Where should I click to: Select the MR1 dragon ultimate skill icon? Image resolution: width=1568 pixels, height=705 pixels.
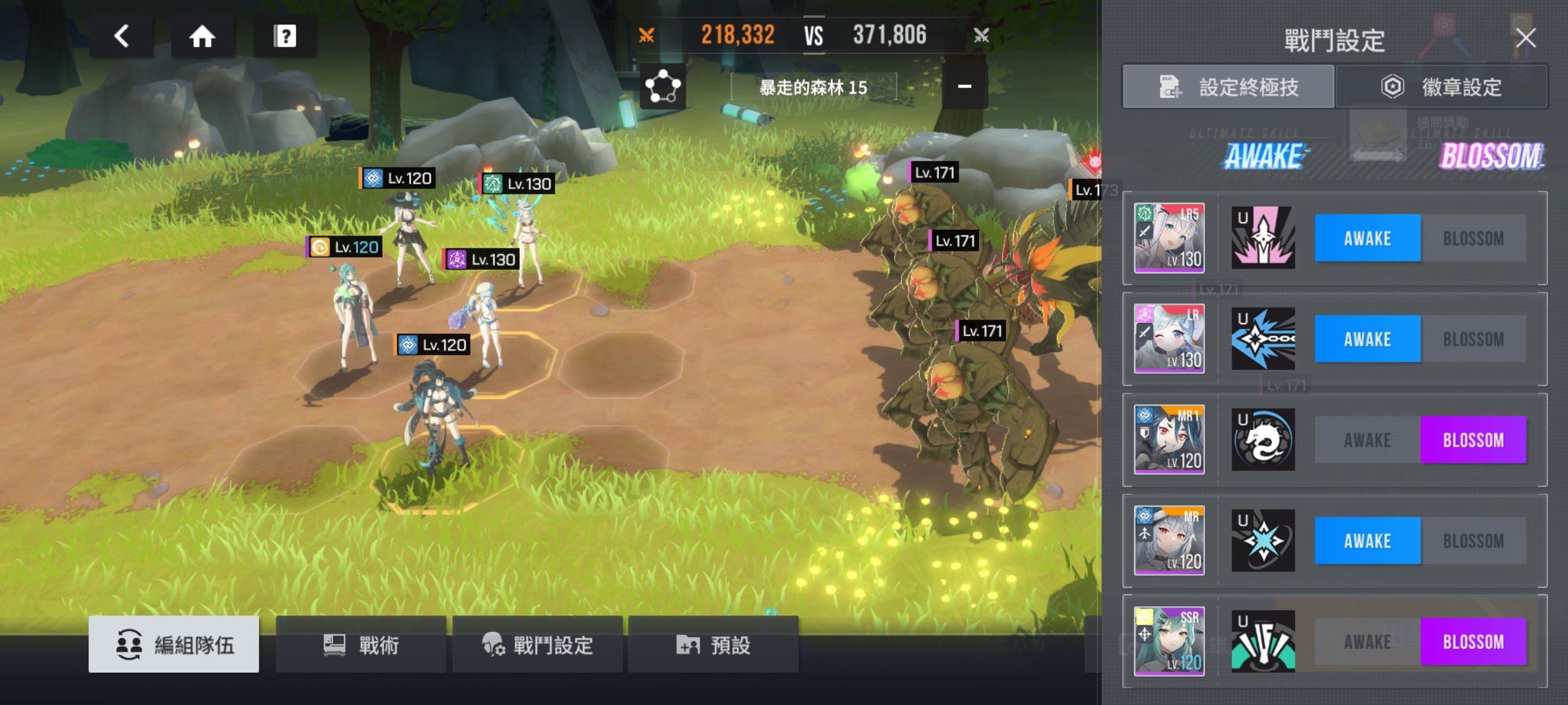(x=1263, y=440)
